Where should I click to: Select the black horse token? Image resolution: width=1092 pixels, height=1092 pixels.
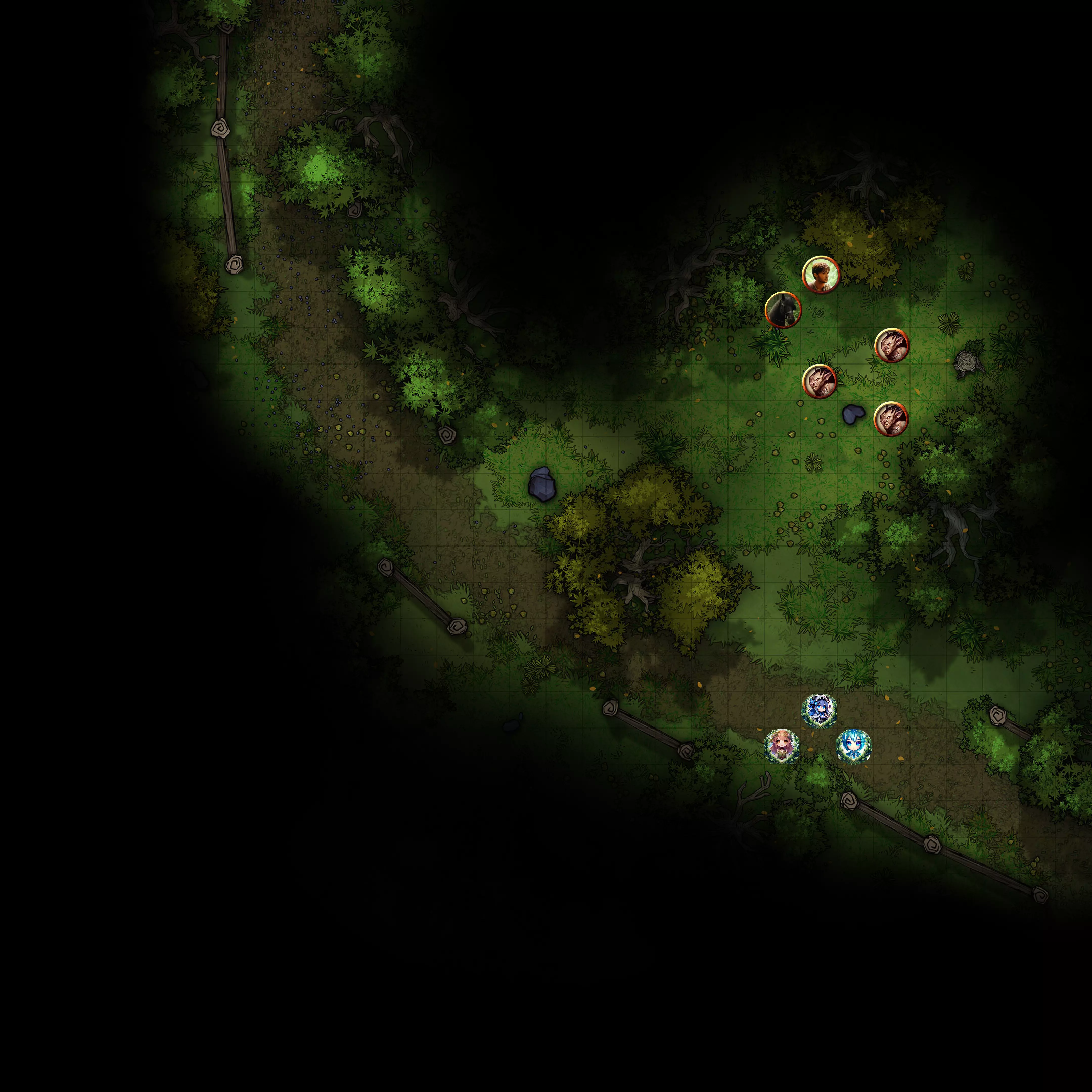pyautogui.click(x=783, y=310)
